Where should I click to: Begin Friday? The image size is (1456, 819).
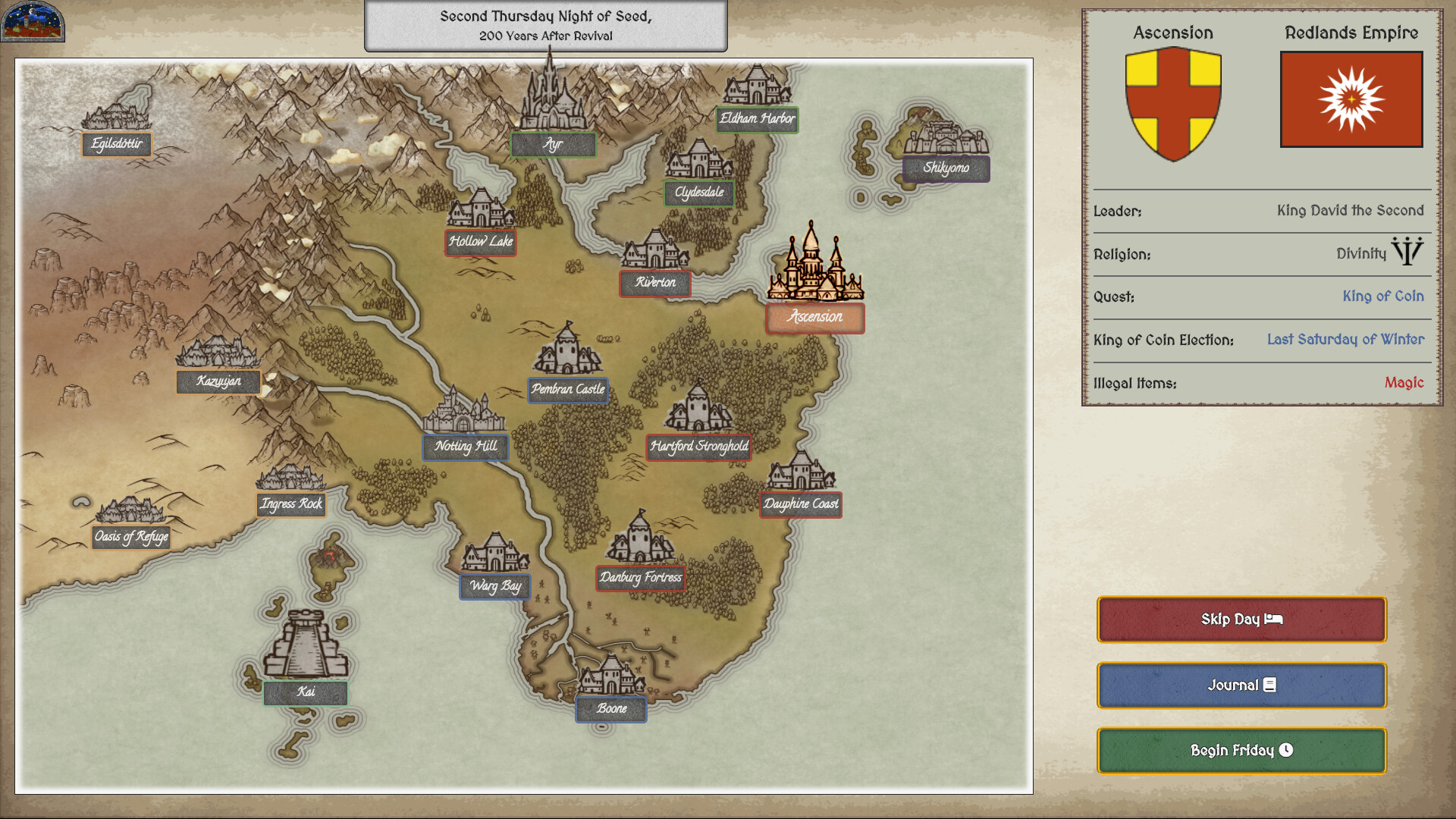1241,751
